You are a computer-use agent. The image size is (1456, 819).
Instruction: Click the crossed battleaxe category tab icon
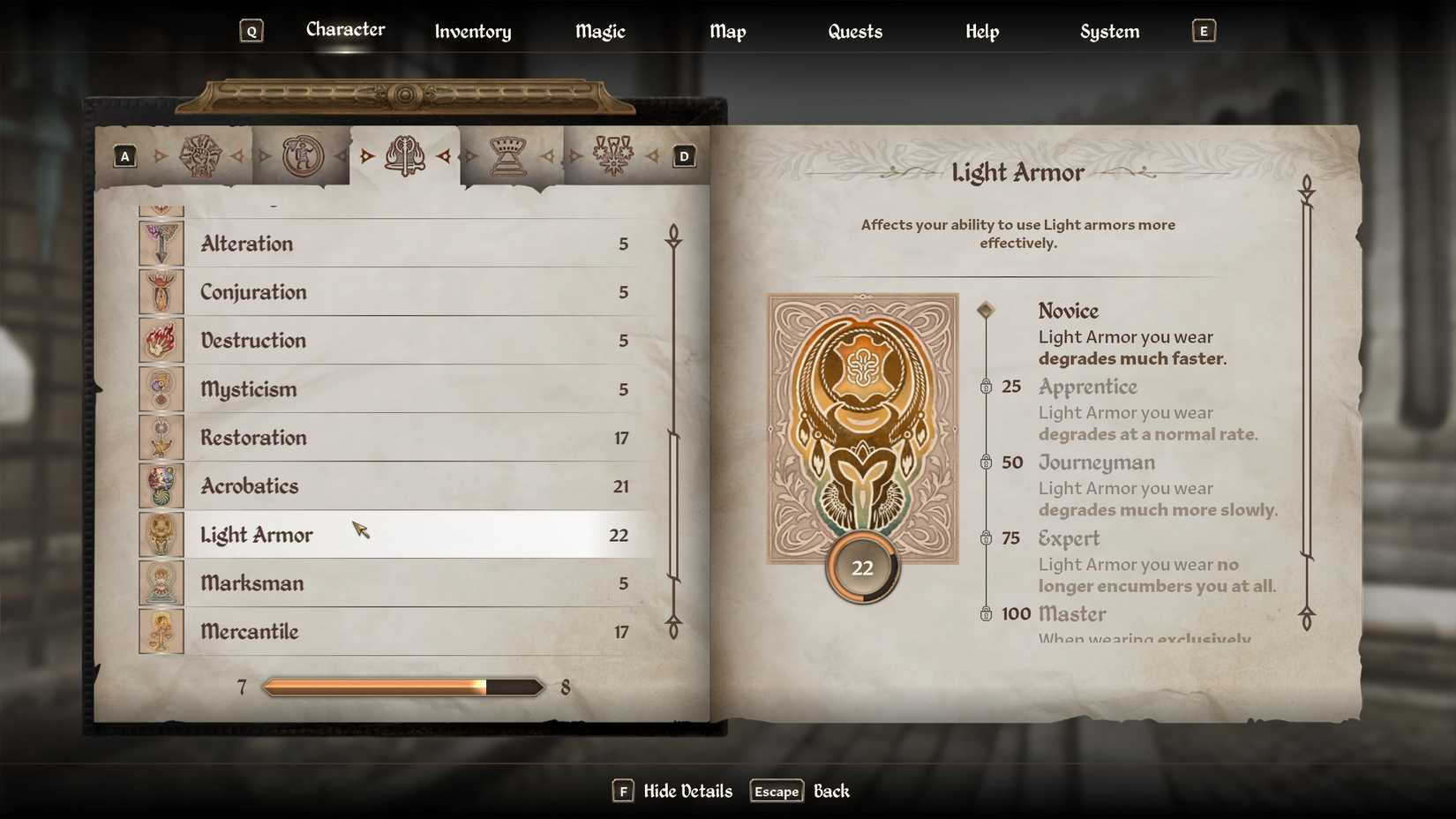406,154
